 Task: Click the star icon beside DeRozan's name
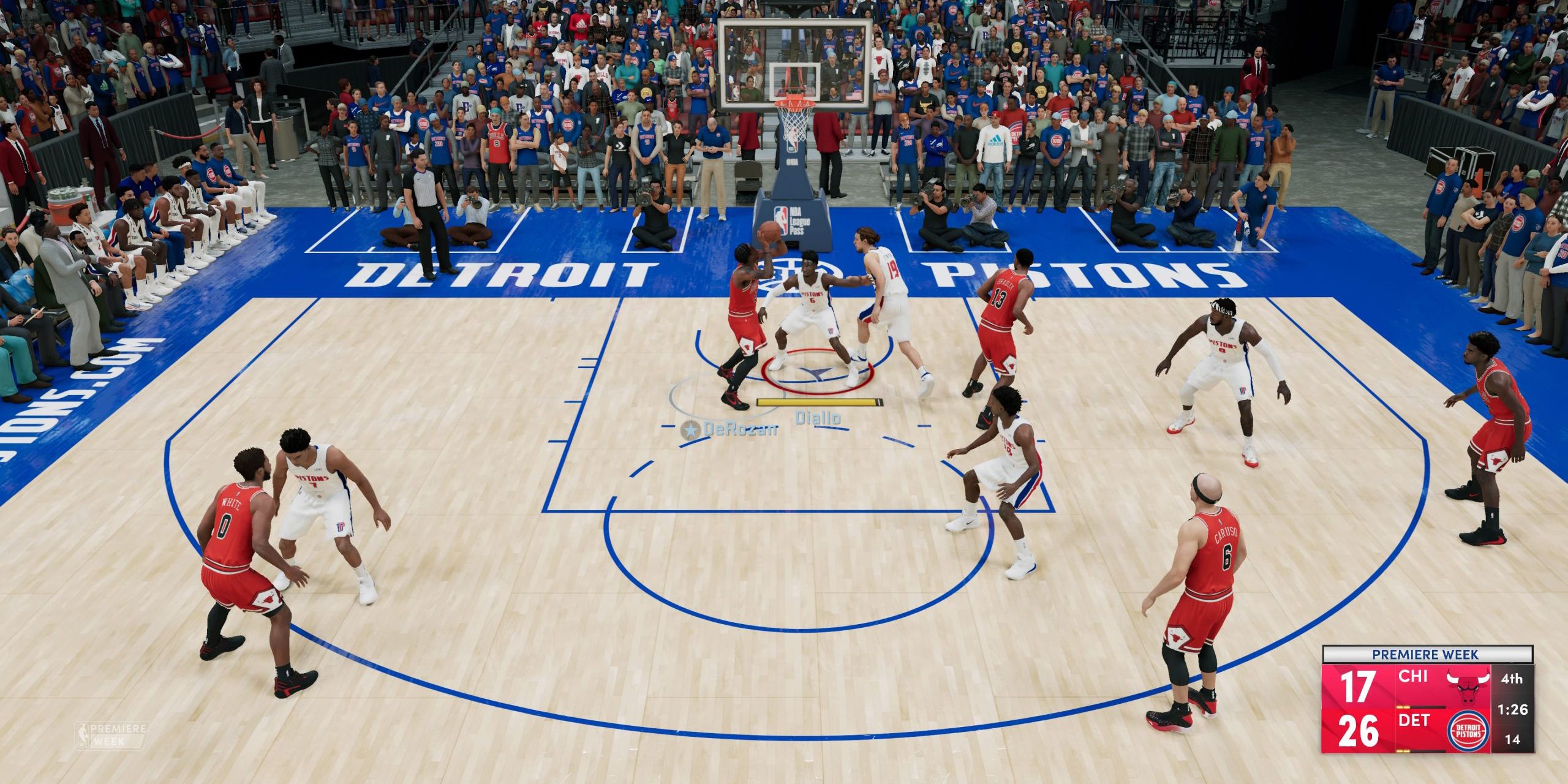tap(690, 431)
